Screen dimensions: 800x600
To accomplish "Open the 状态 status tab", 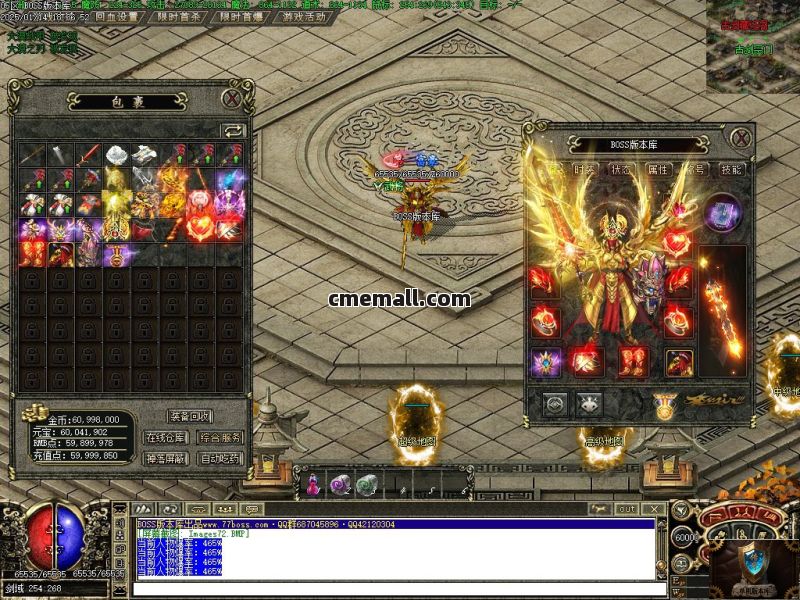I will click(x=620, y=170).
